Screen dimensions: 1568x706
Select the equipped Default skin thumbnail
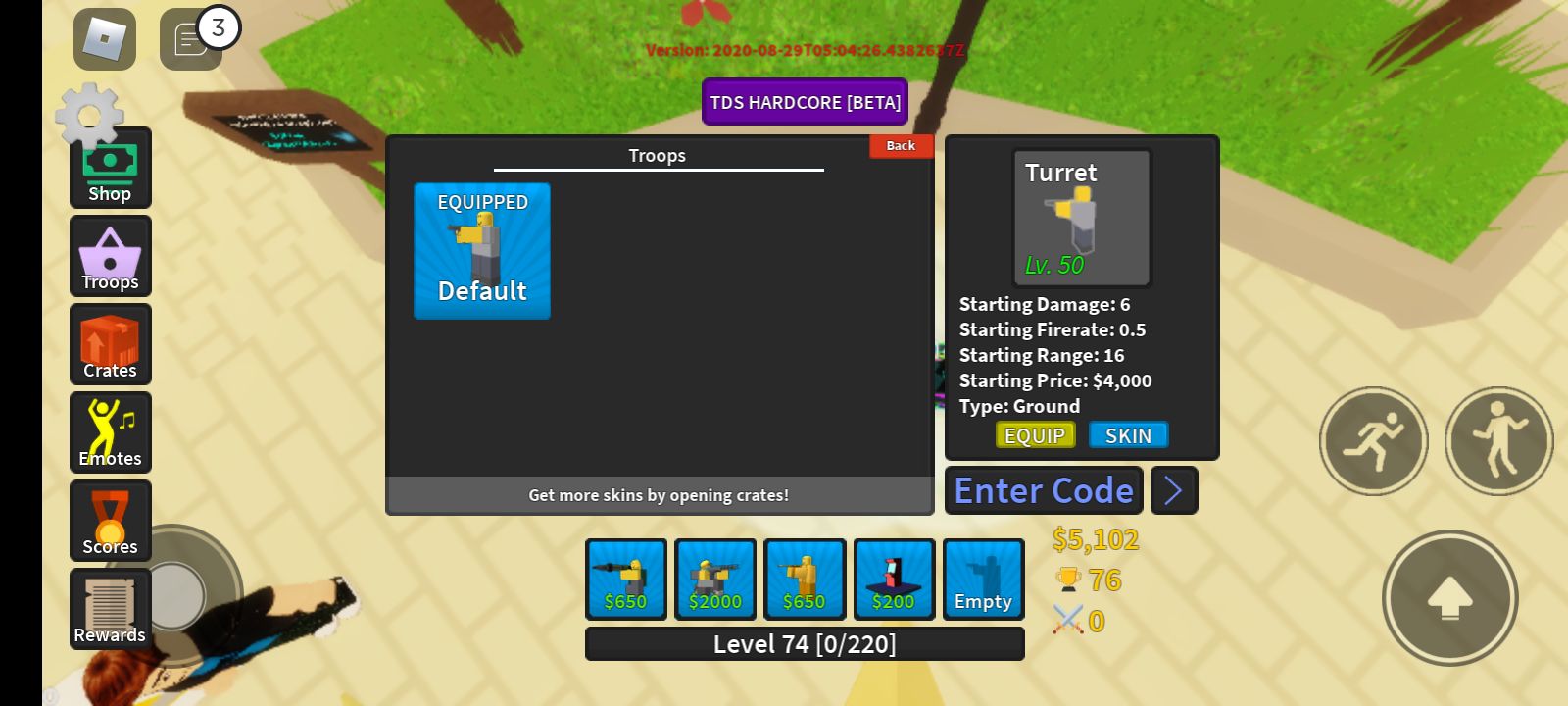click(x=481, y=252)
